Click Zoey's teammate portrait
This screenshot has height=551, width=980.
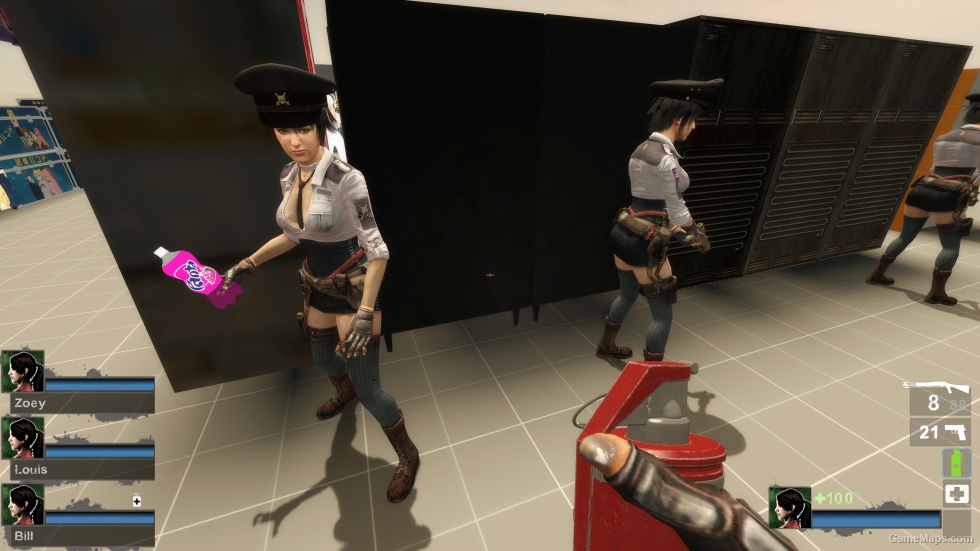[22, 370]
